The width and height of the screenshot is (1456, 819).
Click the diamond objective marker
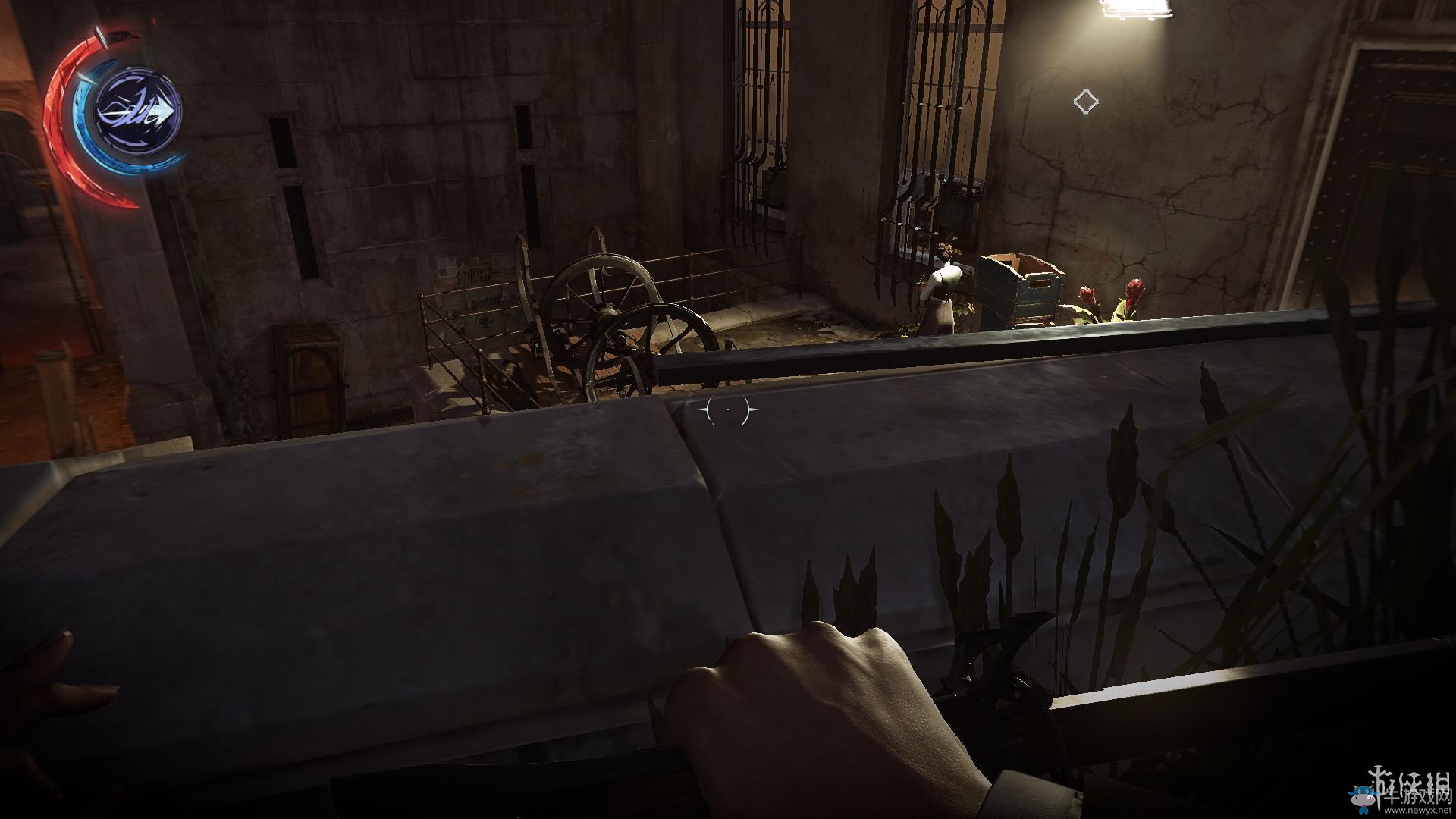coord(1085,102)
